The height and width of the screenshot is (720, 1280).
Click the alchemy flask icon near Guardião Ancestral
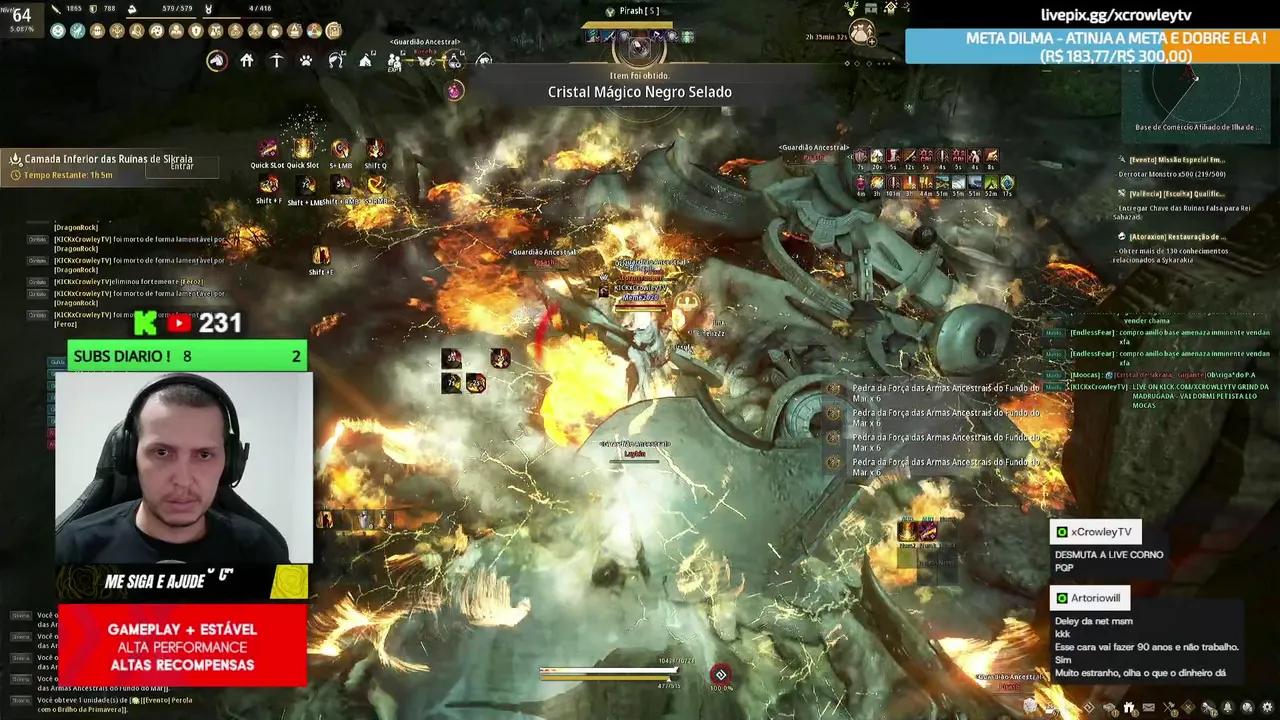tap(455, 62)
